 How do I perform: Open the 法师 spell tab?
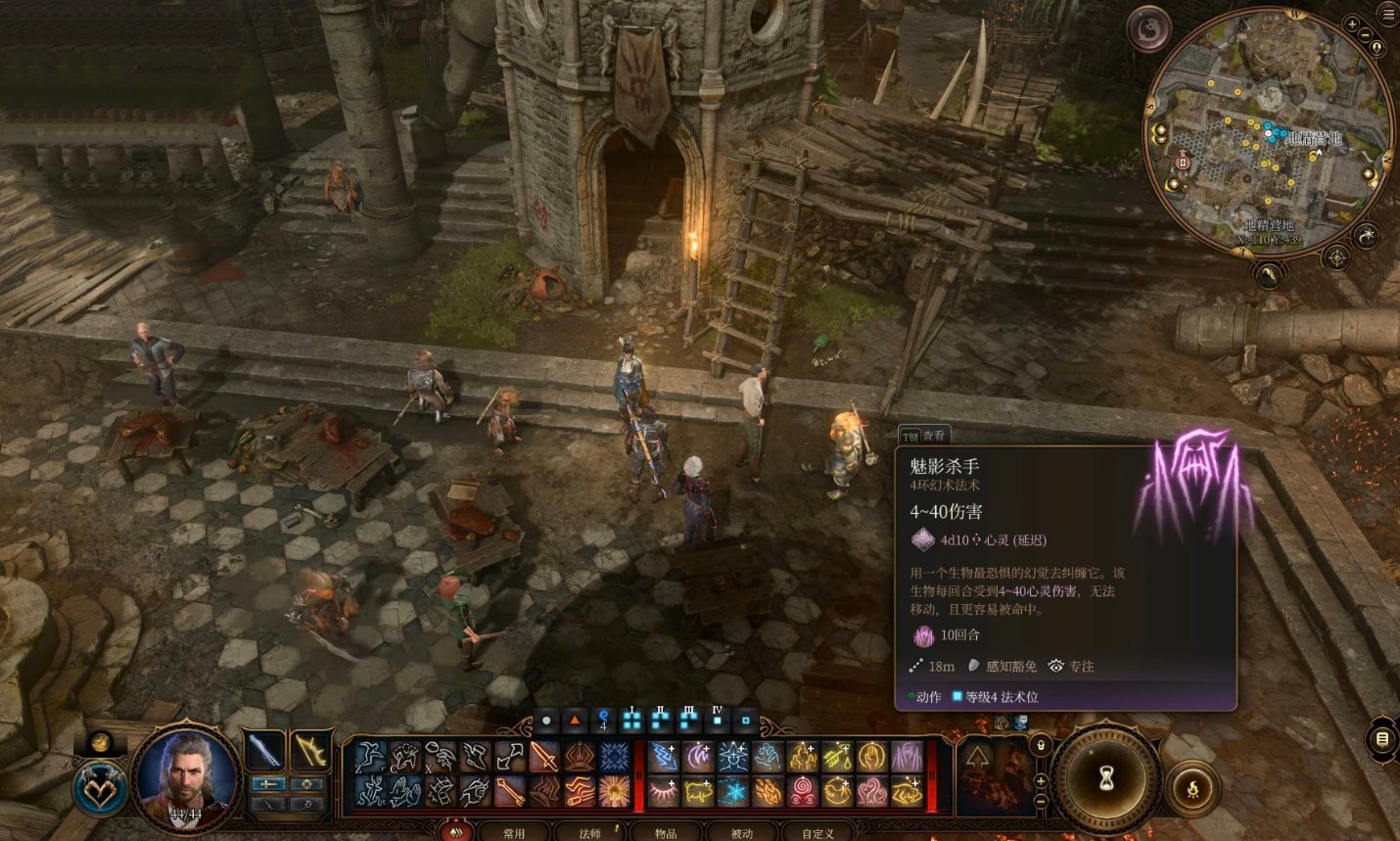[x=589, y=833]
